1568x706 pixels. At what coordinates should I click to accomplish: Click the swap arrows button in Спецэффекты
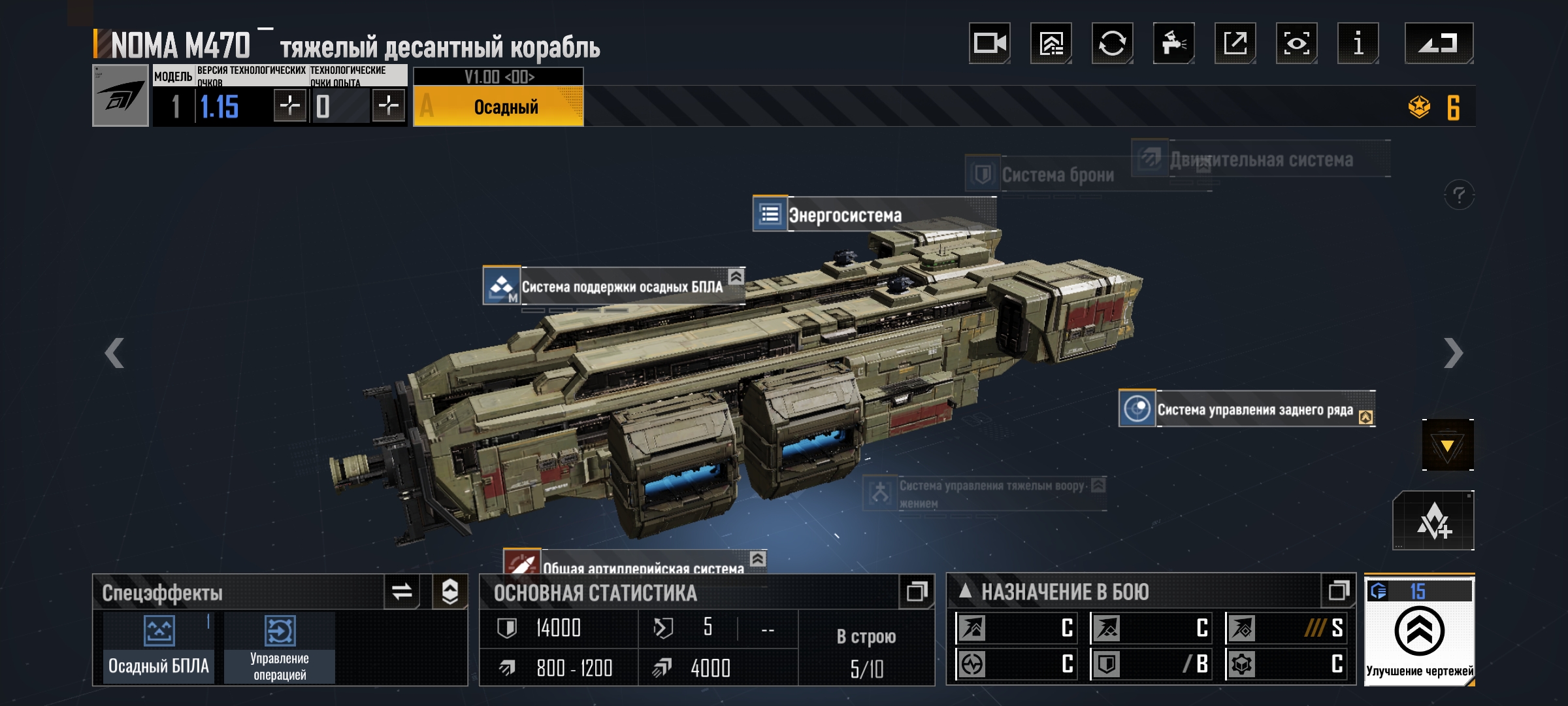(402, 592)
